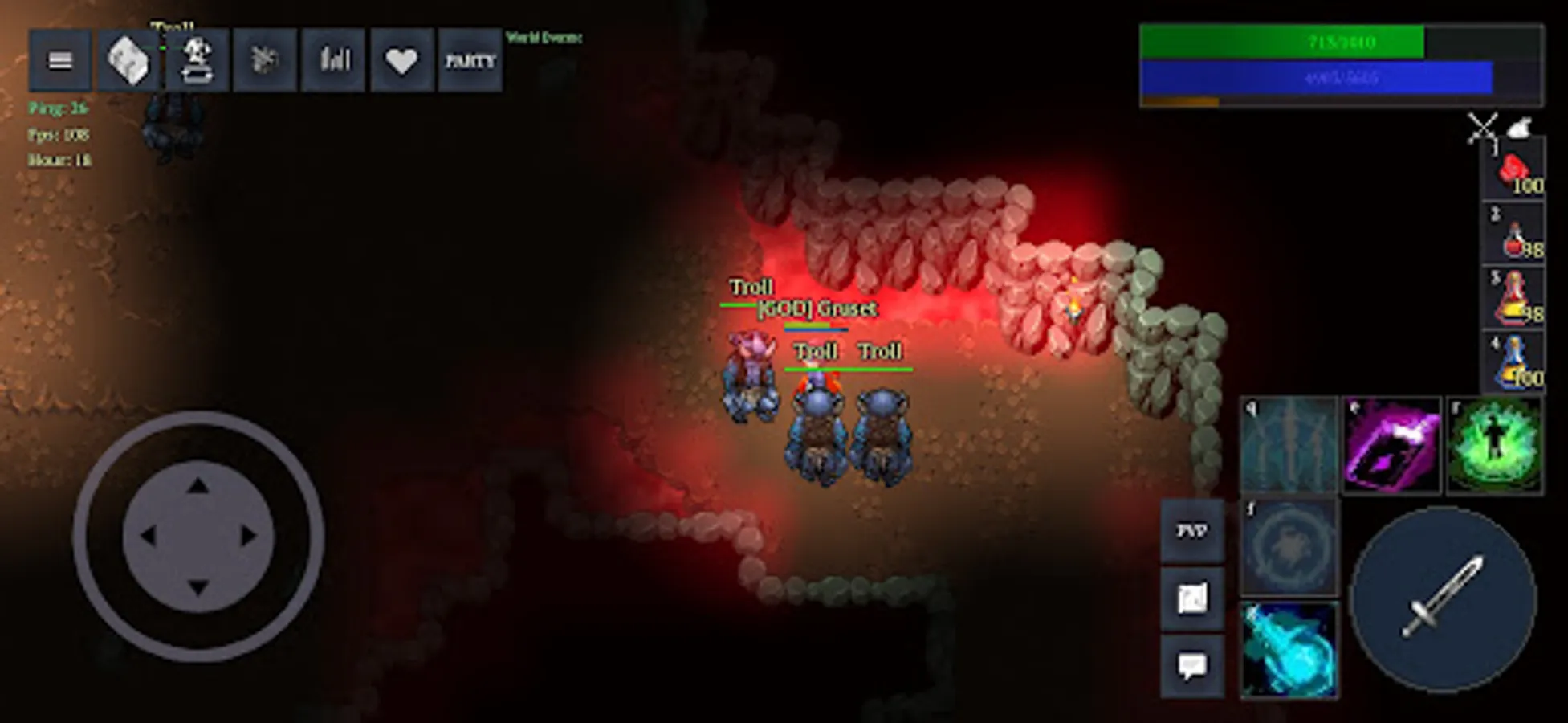Open the hamburger main menu
Image resolution: width=1568 pixels, height=723 pixels.
(x=59, y=59)
